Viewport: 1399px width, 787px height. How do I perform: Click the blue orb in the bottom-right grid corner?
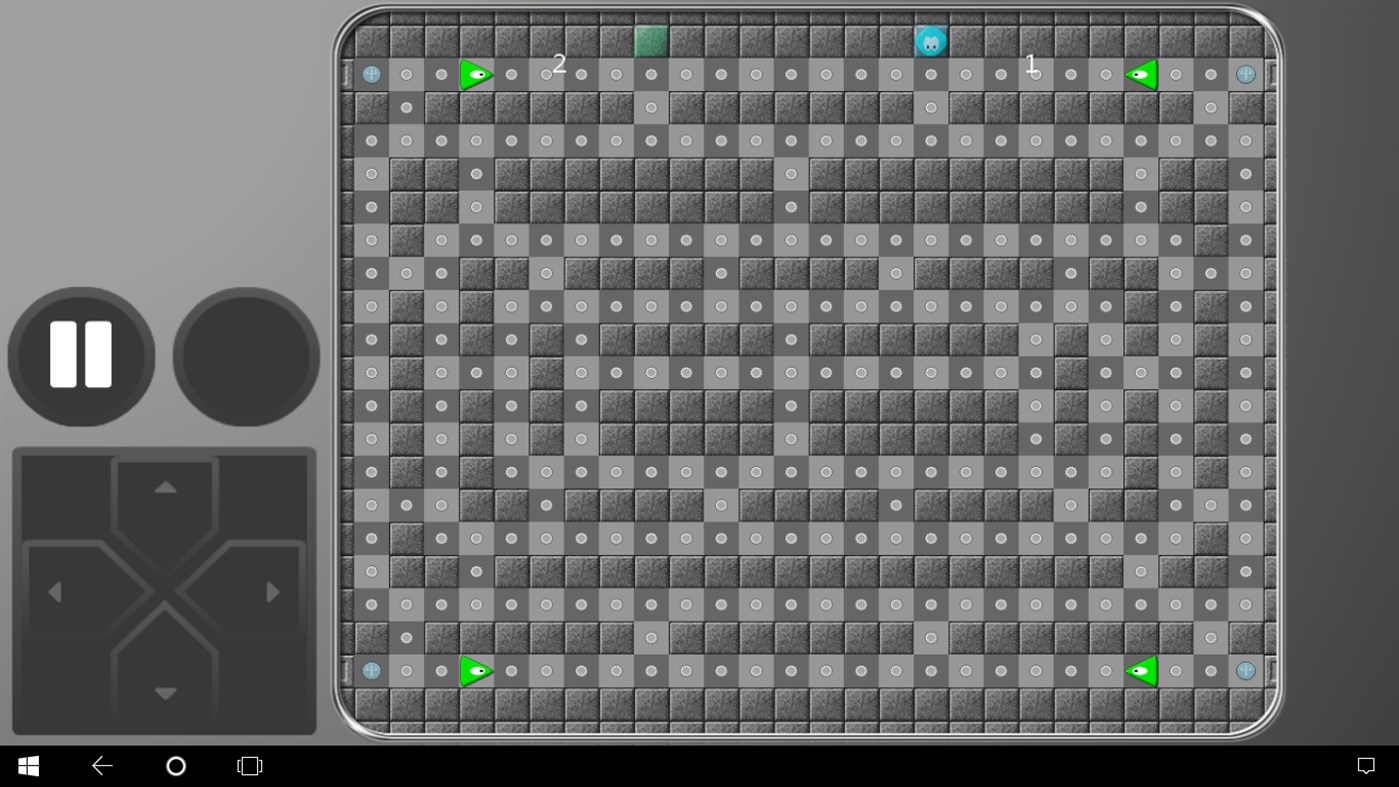click(x=1245, y=670)
